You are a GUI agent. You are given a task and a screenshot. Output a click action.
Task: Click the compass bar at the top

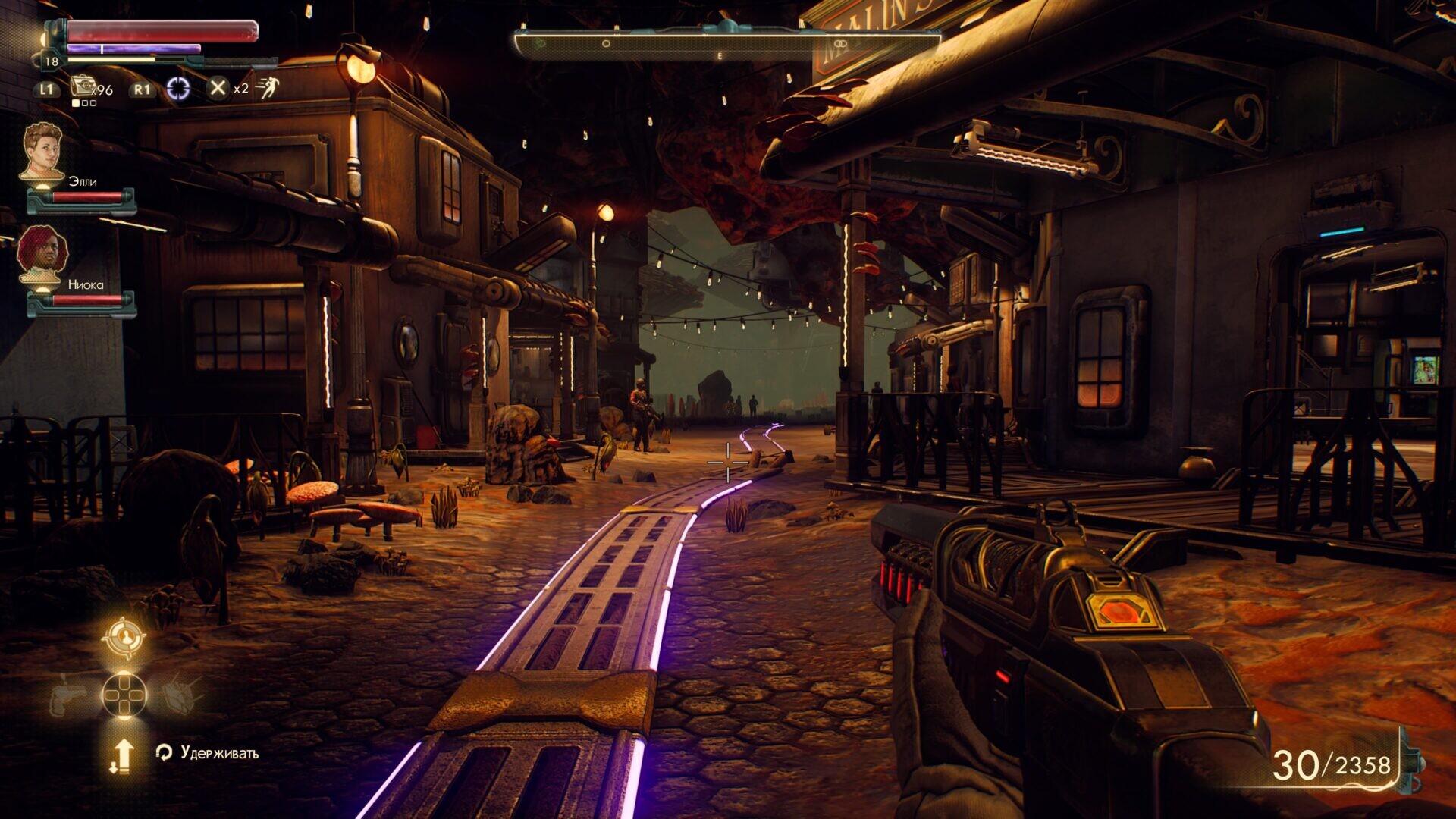(x=726, y=44)
